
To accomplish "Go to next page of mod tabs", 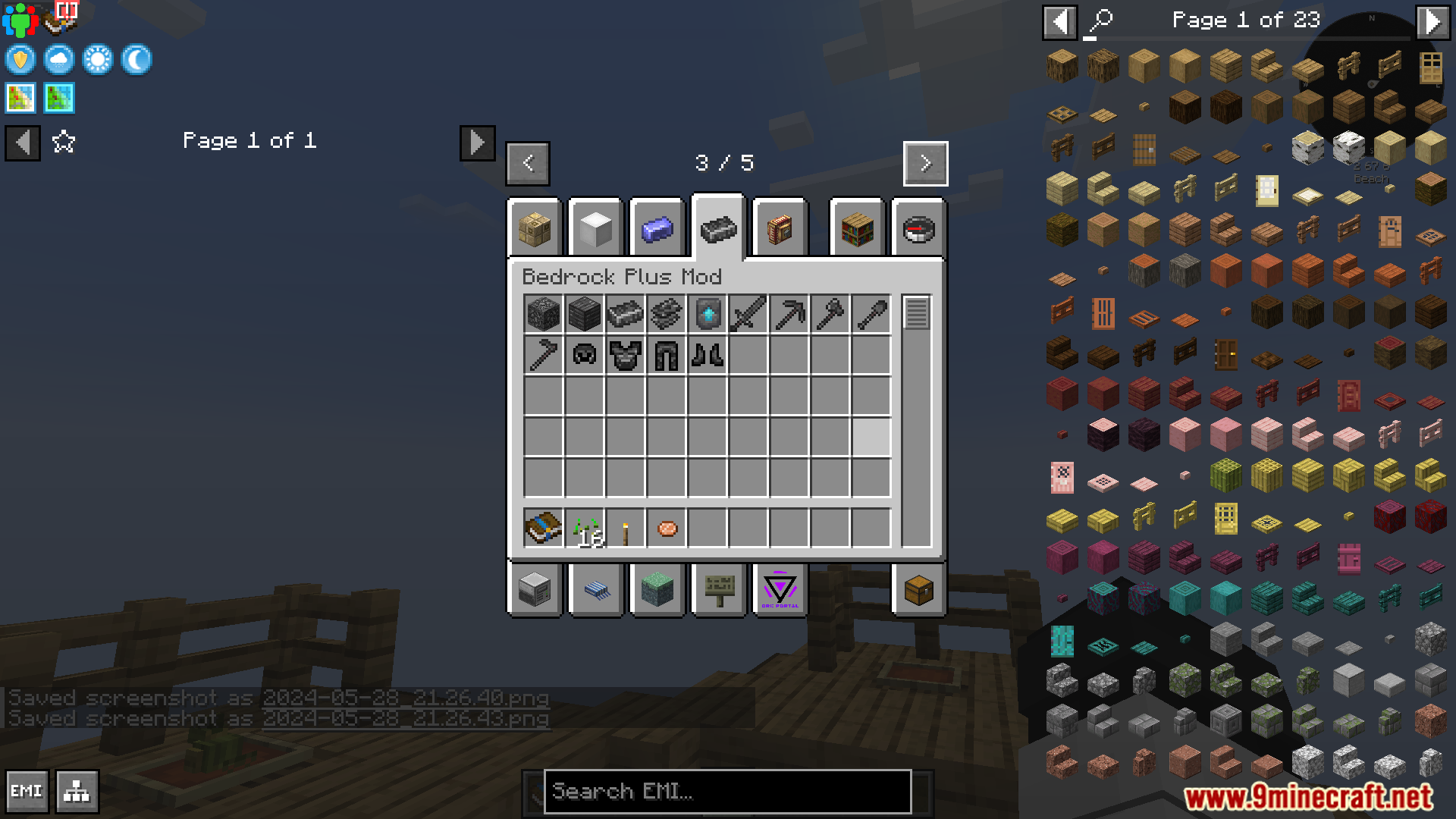I will 477,143.
